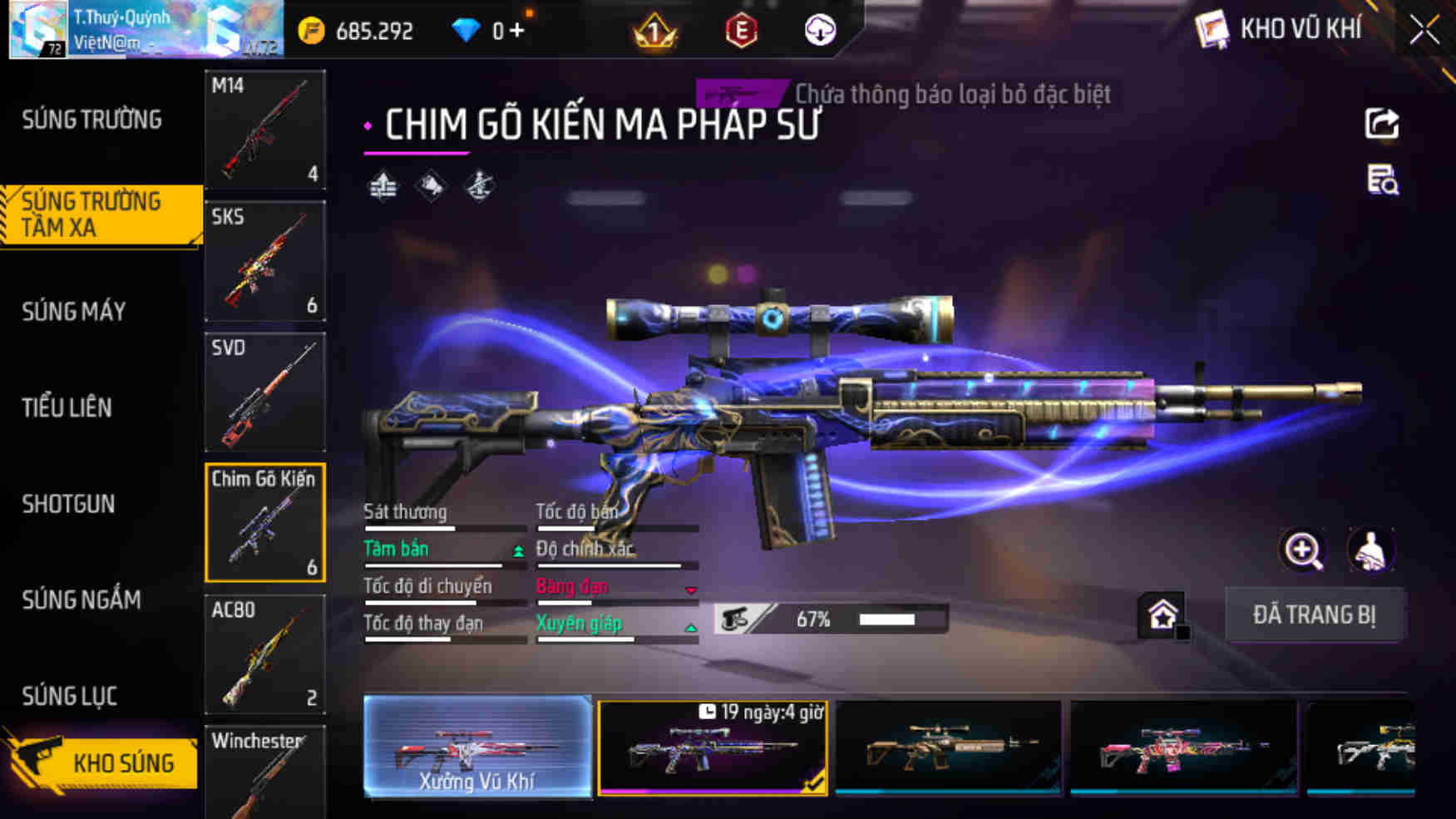Select the first attribute badge under weapon name
This screenshot has height=819, width=1456.
click(x=383, y=185)
